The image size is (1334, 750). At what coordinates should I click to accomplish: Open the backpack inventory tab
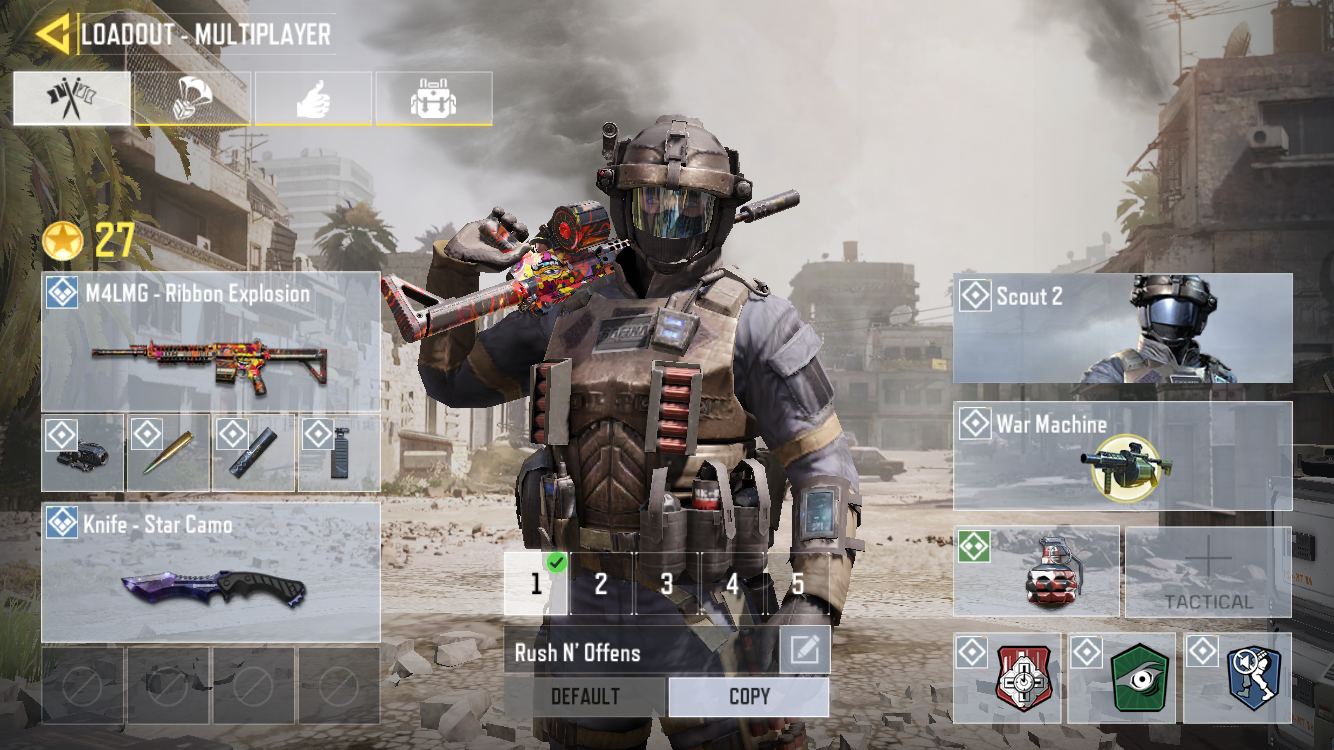pyautogui.click(x=434, y=98)
